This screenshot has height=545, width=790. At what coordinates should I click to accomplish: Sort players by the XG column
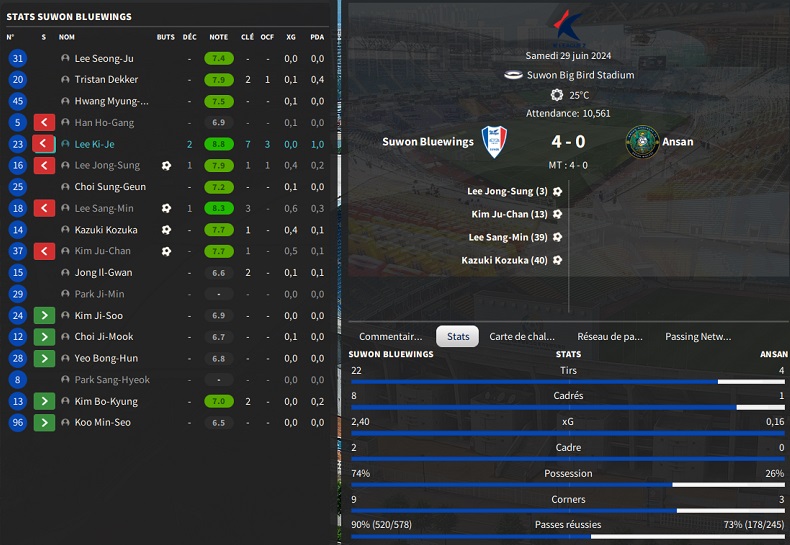coord(291,37)
